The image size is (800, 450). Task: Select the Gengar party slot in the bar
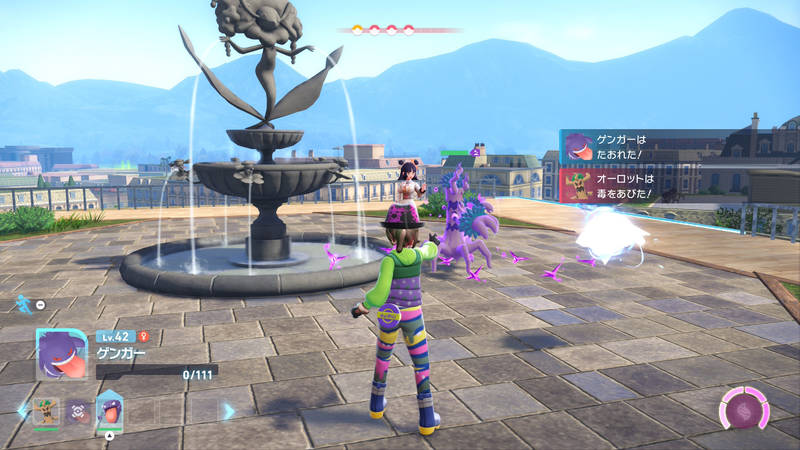109,410
